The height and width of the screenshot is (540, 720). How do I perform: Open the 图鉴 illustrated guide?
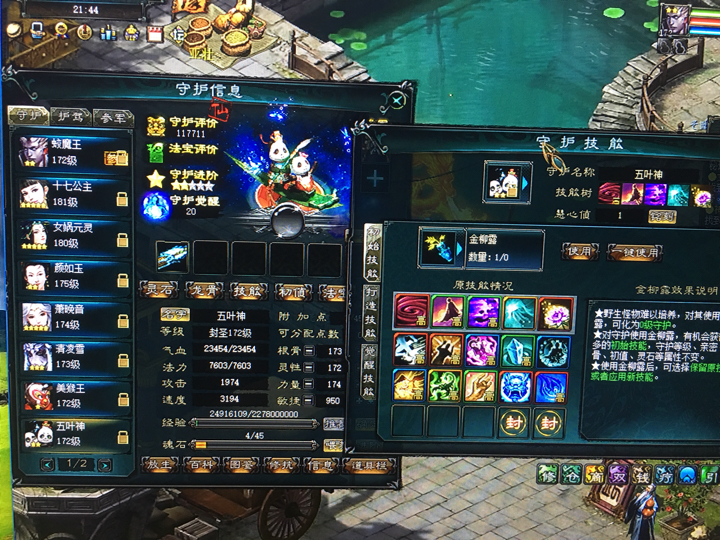(x=243, y=466)
